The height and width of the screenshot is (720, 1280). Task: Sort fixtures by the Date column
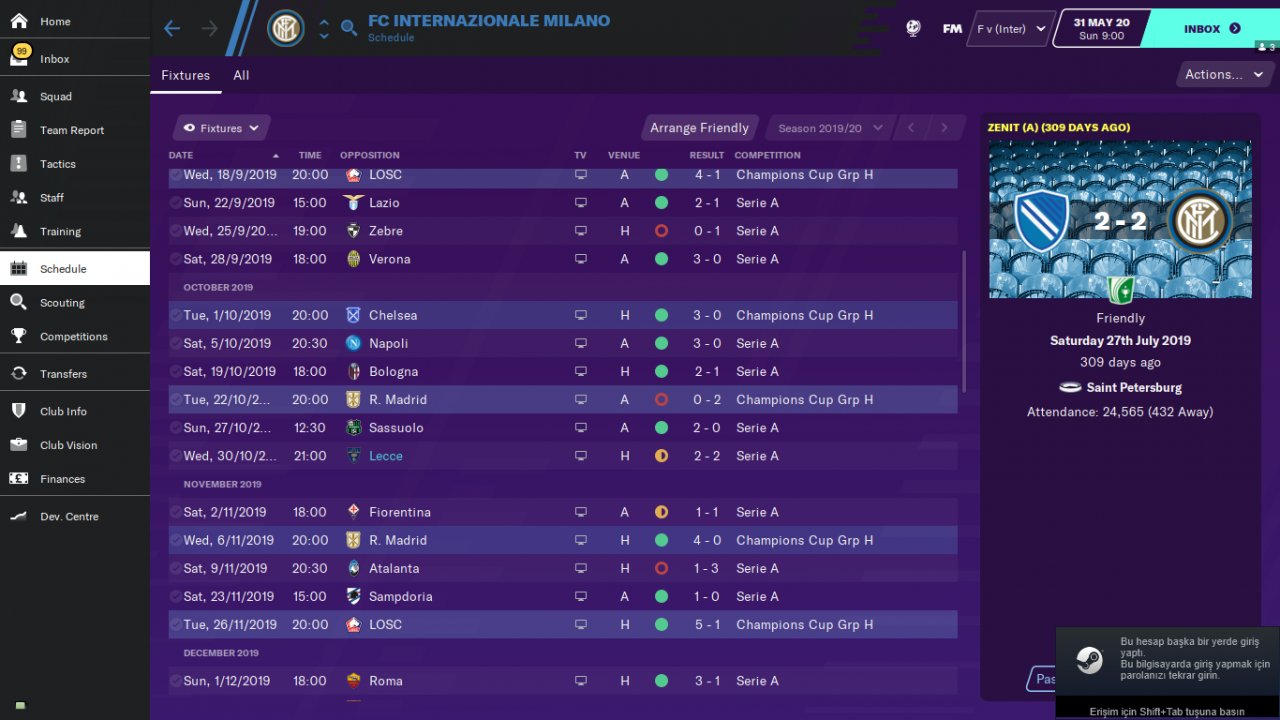pyautogui.click(x=181, y=155)
